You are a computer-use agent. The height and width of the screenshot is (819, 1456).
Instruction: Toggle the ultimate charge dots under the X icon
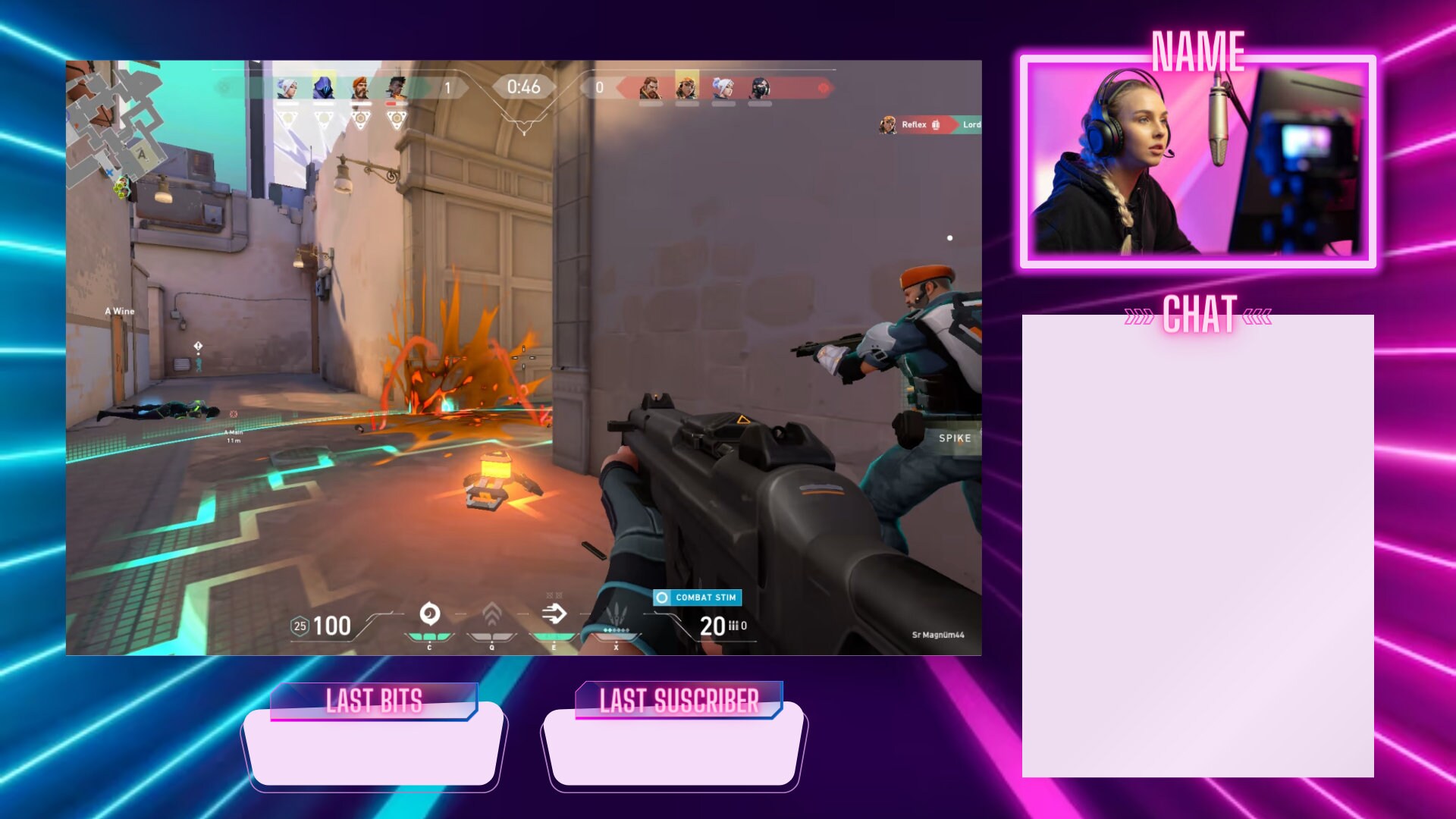tap(617, 631)
